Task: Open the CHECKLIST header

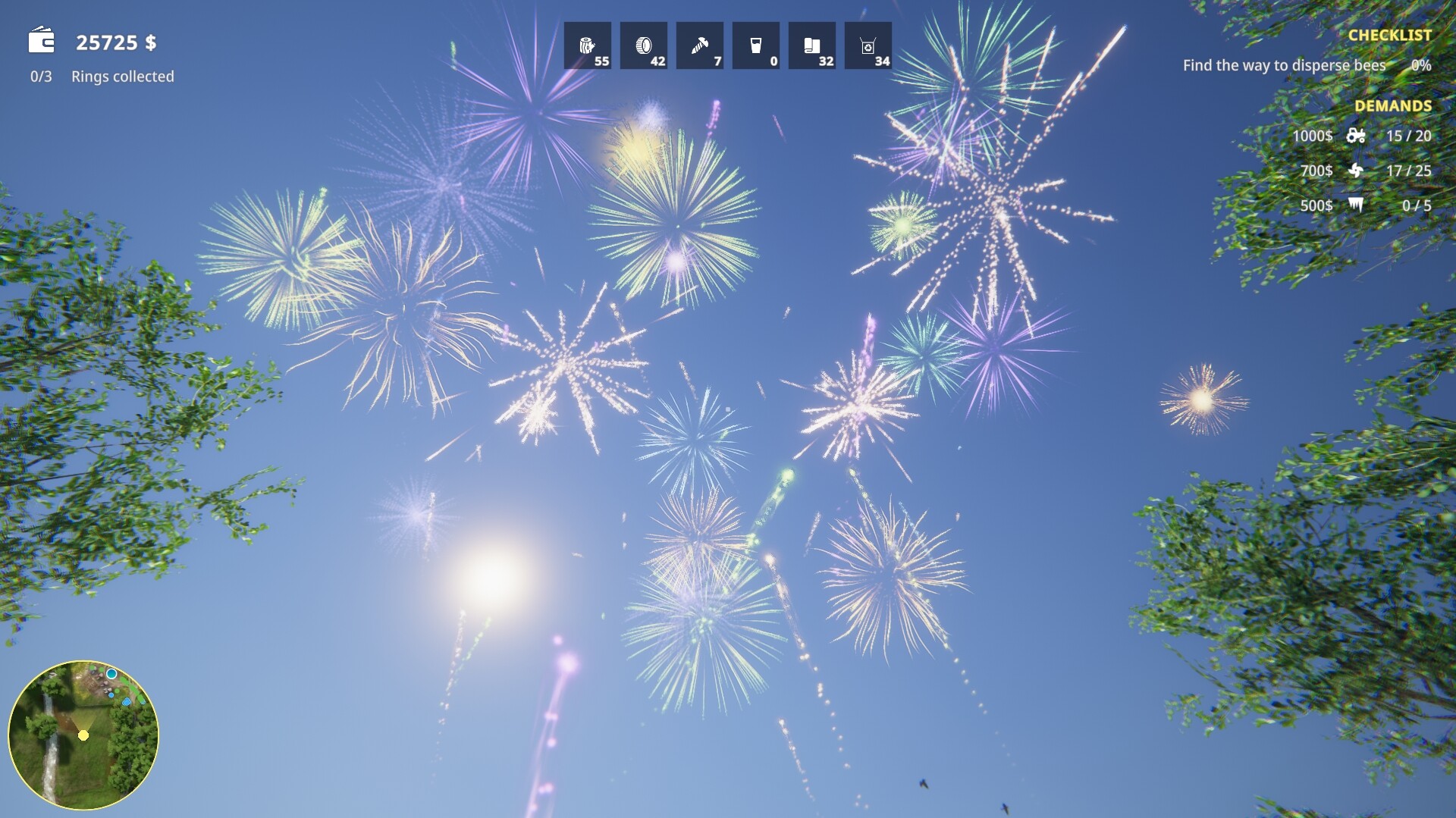Action: pos(1390,35)
